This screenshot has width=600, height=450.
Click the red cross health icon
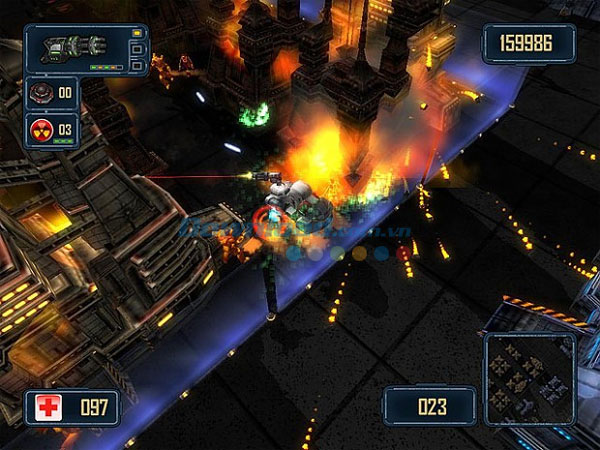[47, 407]
